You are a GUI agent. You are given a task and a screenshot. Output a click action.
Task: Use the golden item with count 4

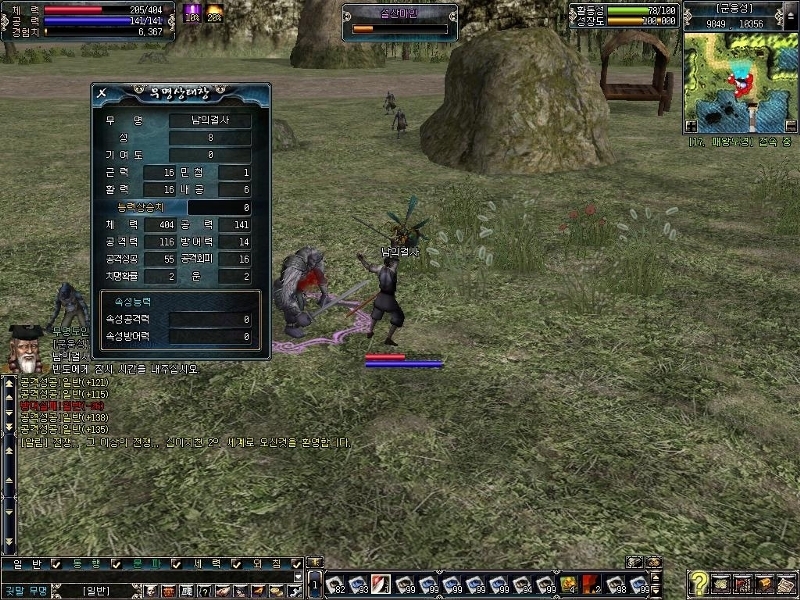(x=568, y=583)
